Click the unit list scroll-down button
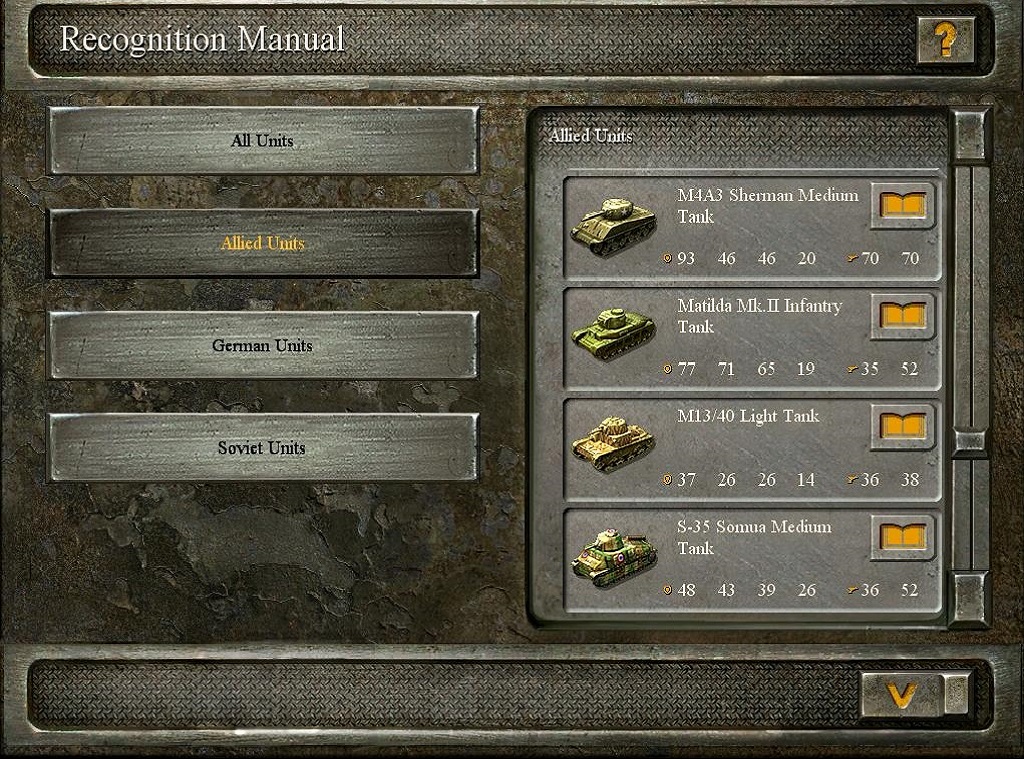Image resolution: width=1024 pixels, height=760 pixels. 969,598
